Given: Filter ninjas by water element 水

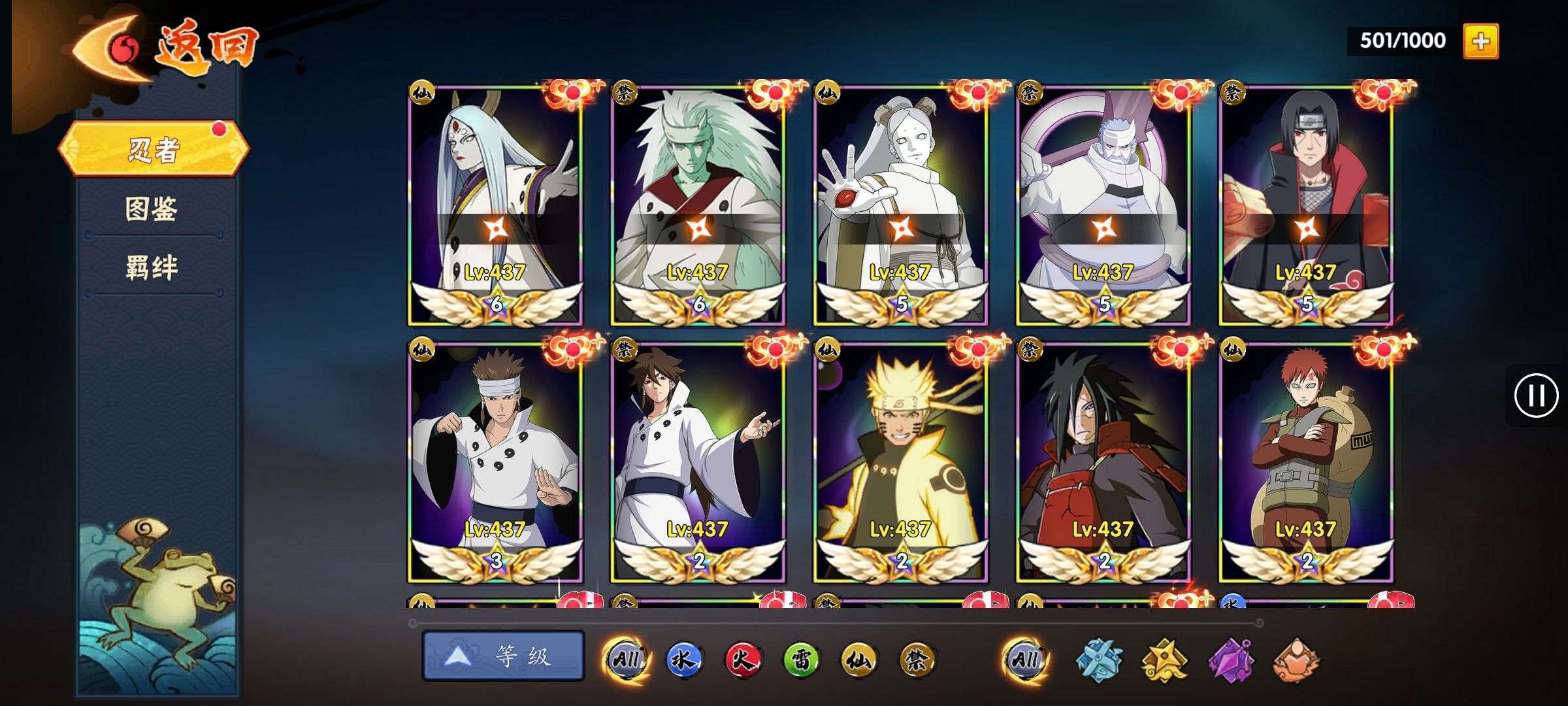Looking at the screenshot, I should click(683, 660).
